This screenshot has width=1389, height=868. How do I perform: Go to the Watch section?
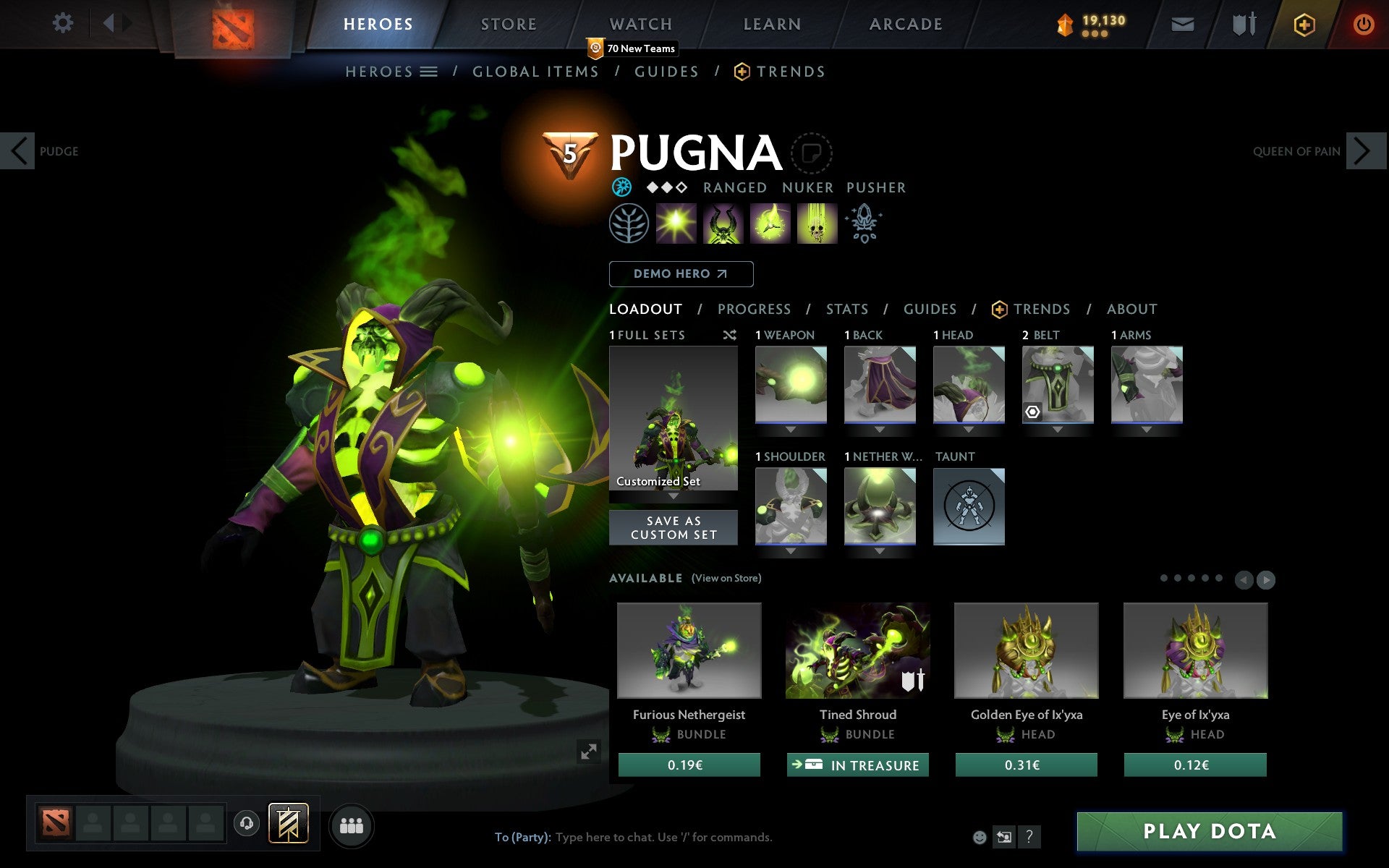[641, 24]
